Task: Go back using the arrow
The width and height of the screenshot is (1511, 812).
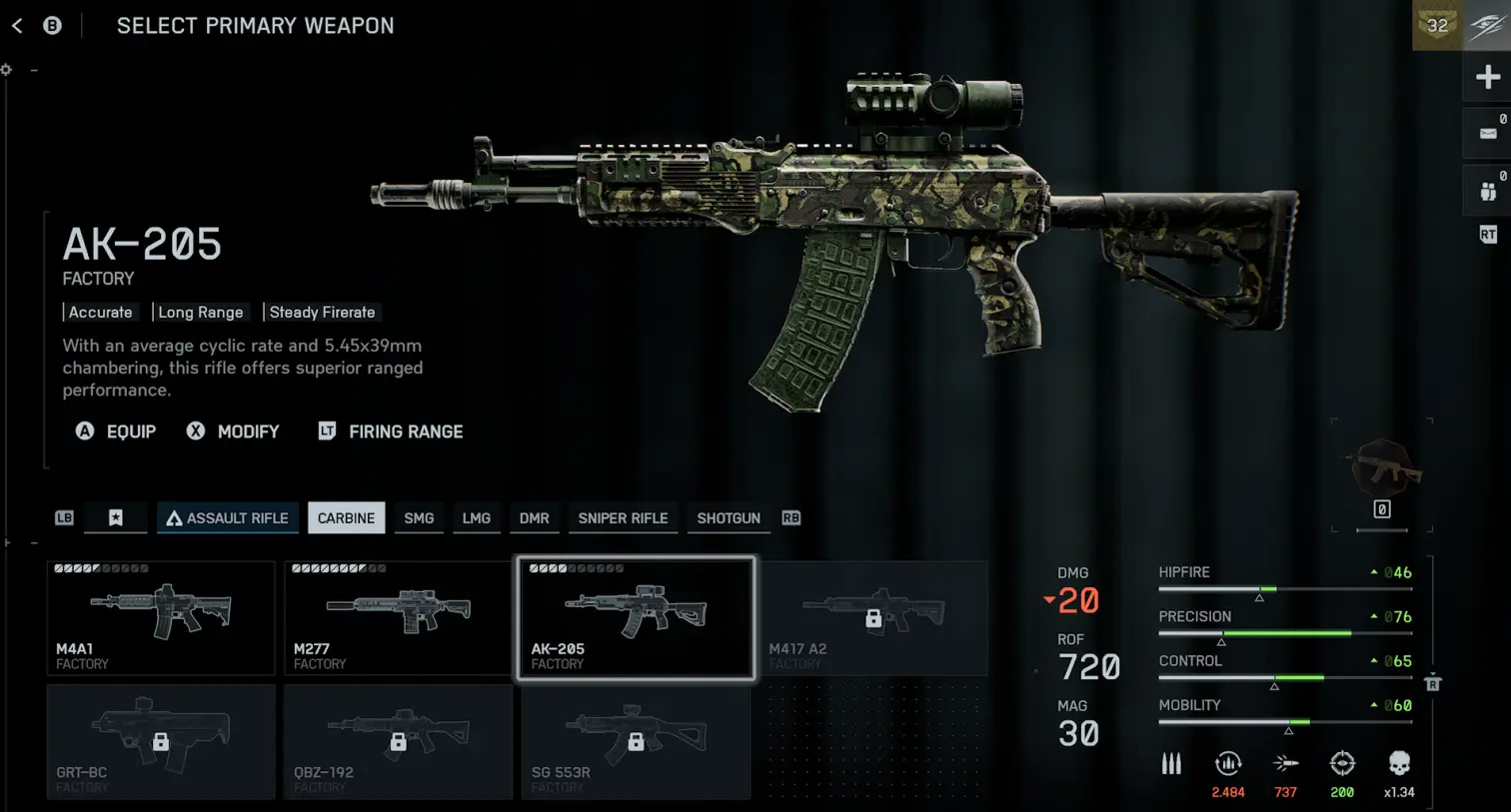Action: (17, 26)
